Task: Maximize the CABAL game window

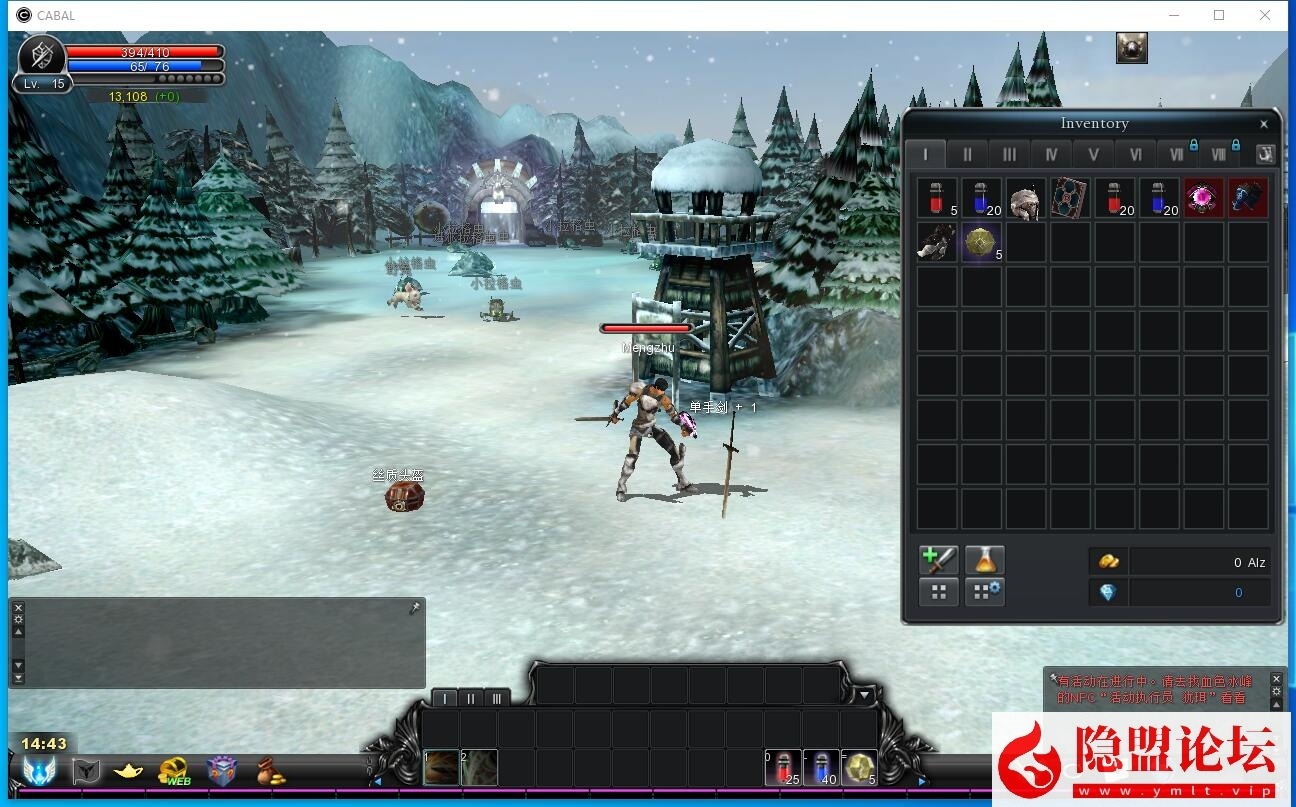Action: point(1219,15)
